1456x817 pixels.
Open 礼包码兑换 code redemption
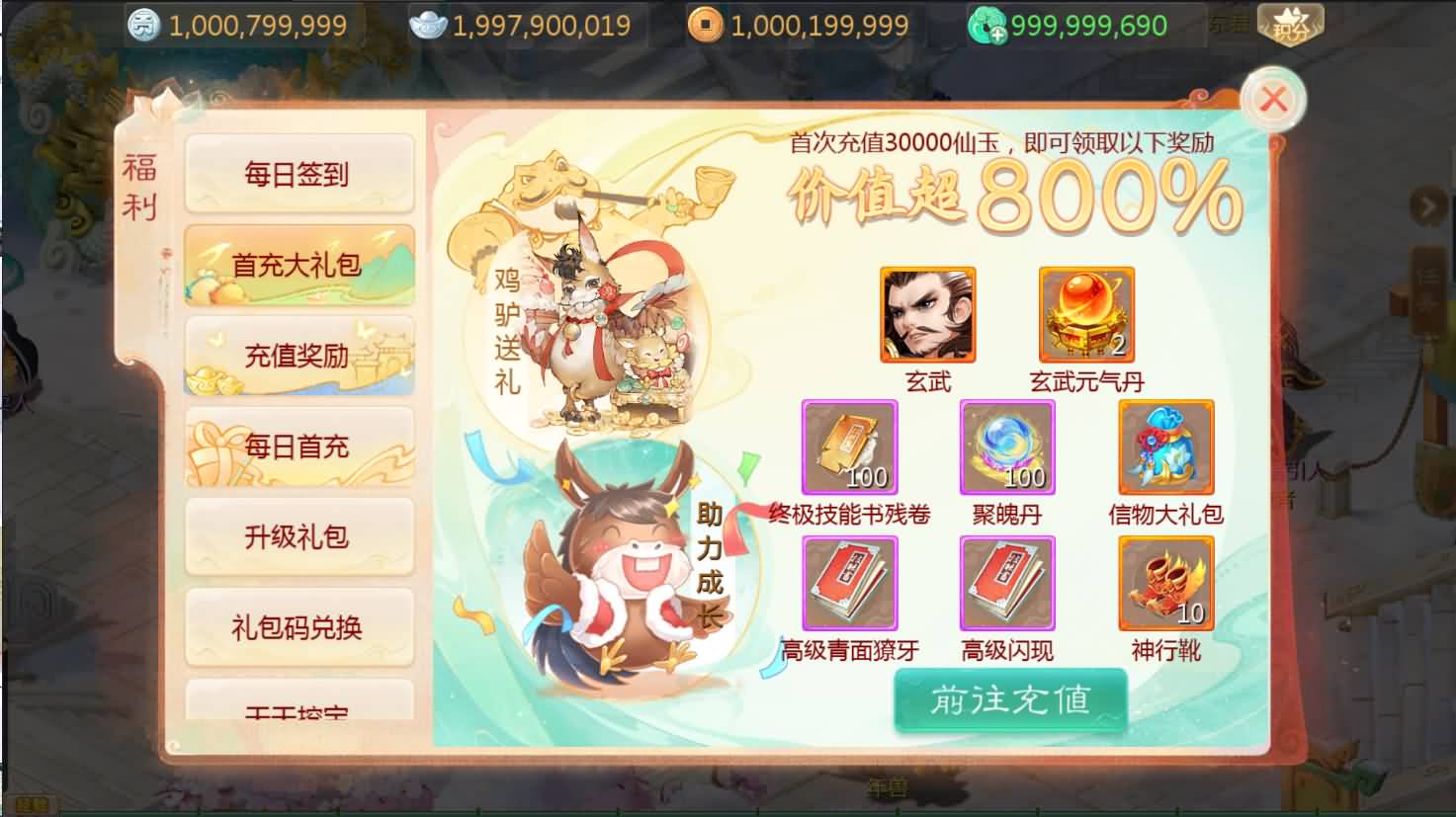pos(299,627)
